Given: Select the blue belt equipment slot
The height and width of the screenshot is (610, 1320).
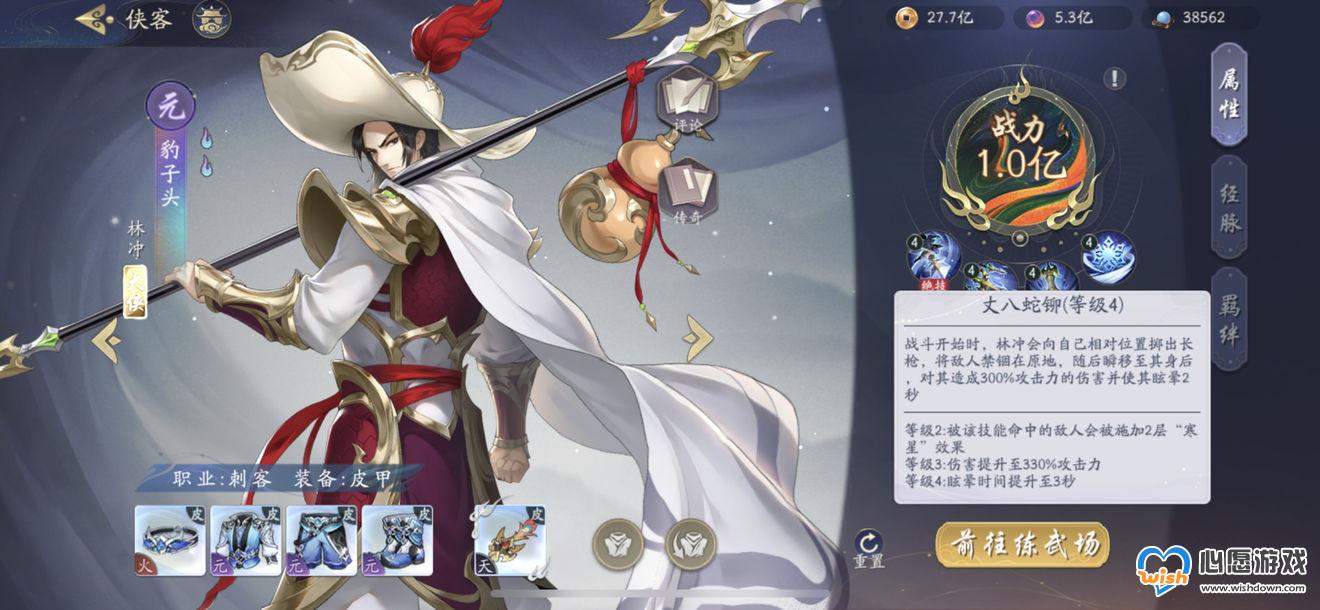Looking at the screenshot, I should pyautogui.click(x=168, y=540).
